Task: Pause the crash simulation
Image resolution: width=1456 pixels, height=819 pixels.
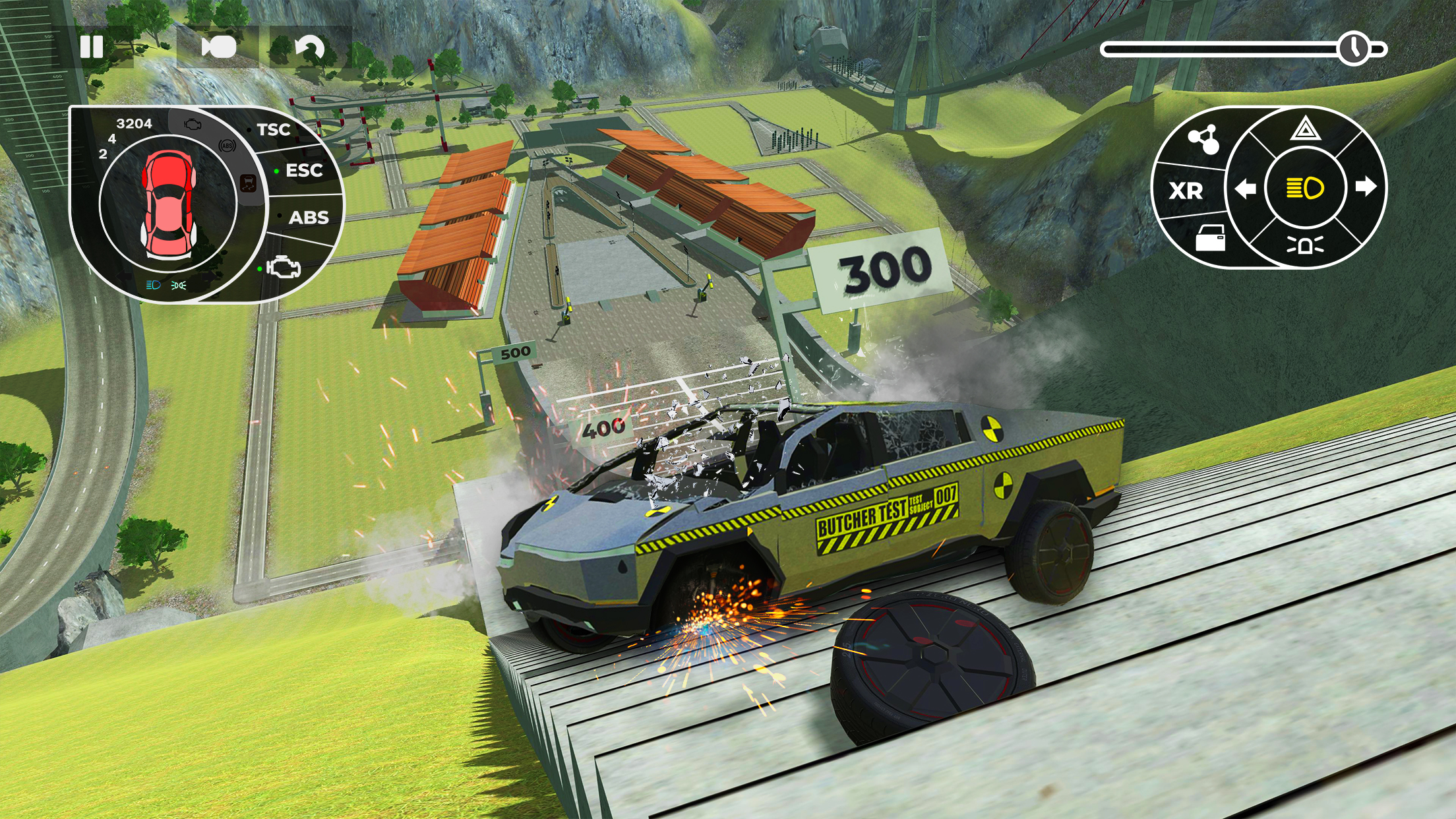Action: click(x=92, y=46)
